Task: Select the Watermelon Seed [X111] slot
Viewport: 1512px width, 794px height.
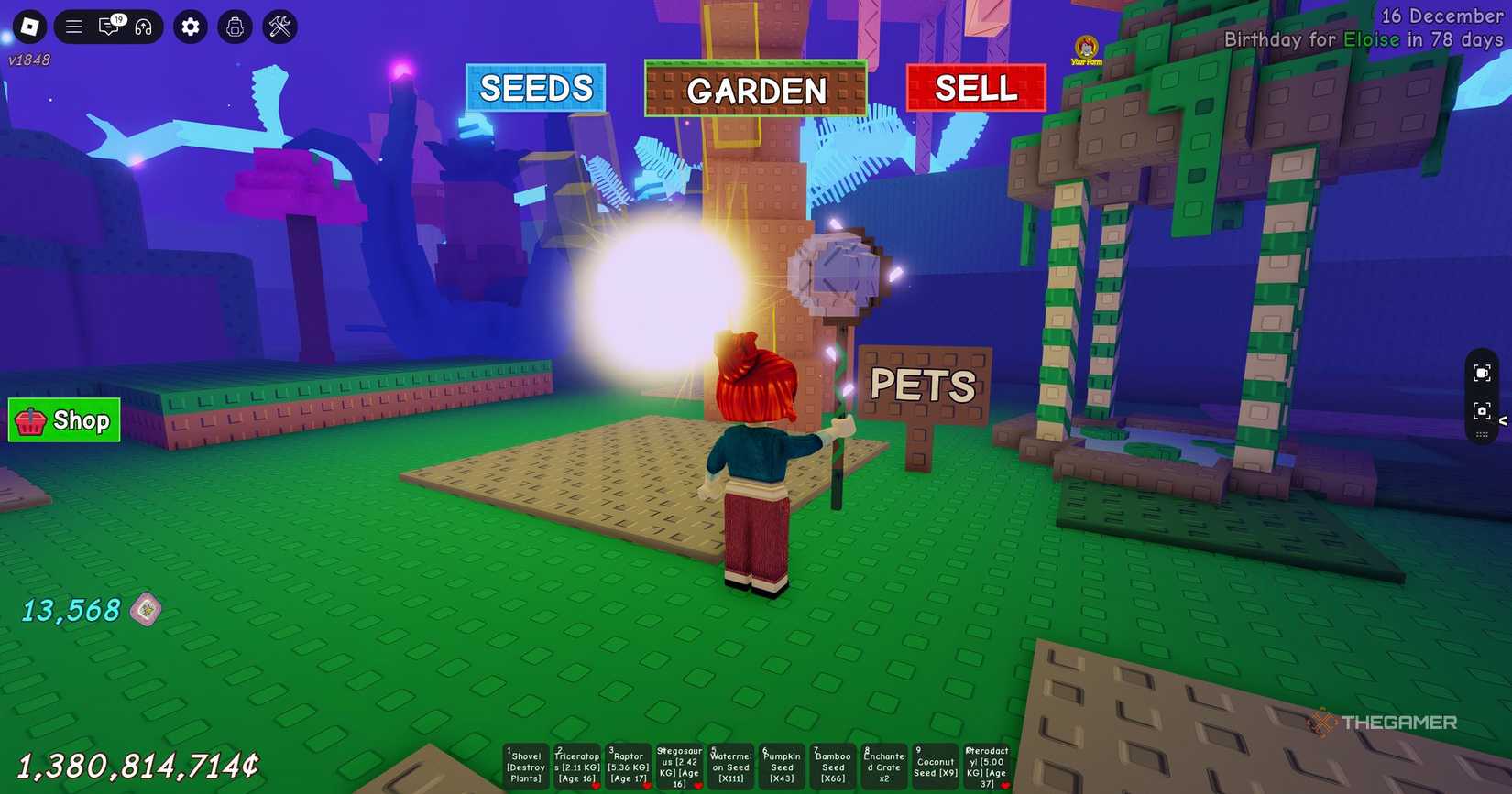Action: point(729,767)
